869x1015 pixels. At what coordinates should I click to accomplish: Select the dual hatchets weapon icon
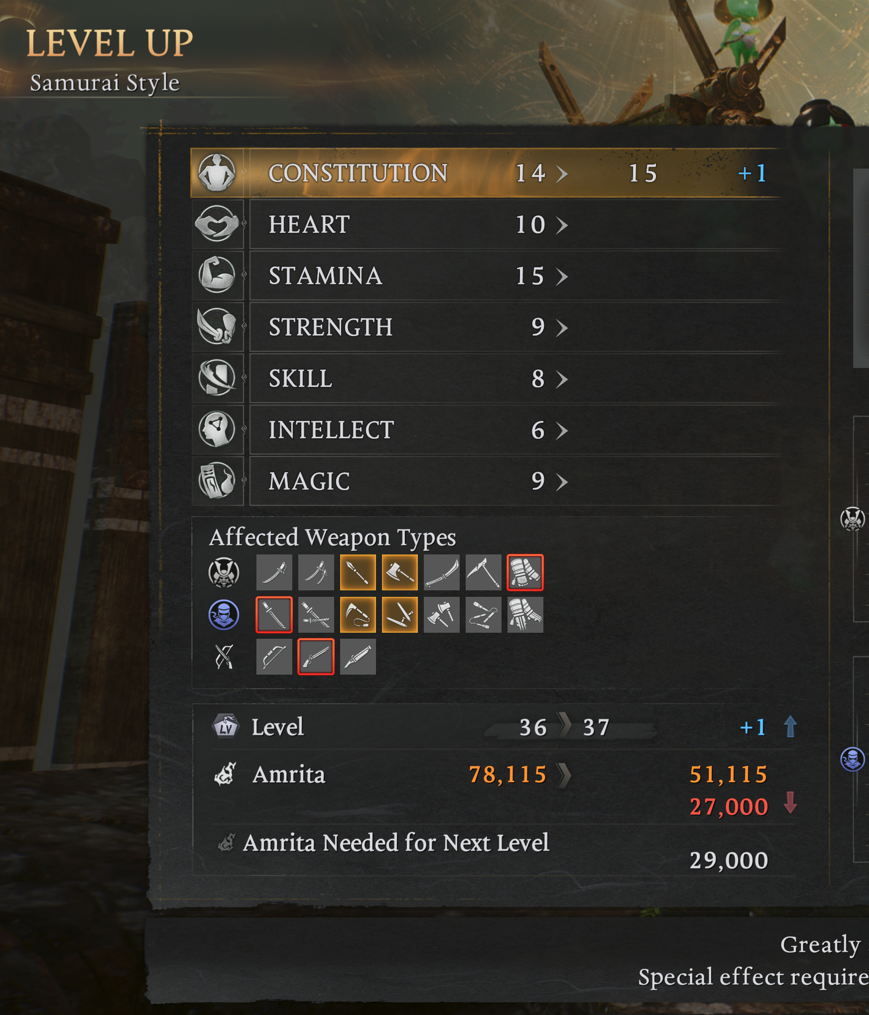pos(441,615)
